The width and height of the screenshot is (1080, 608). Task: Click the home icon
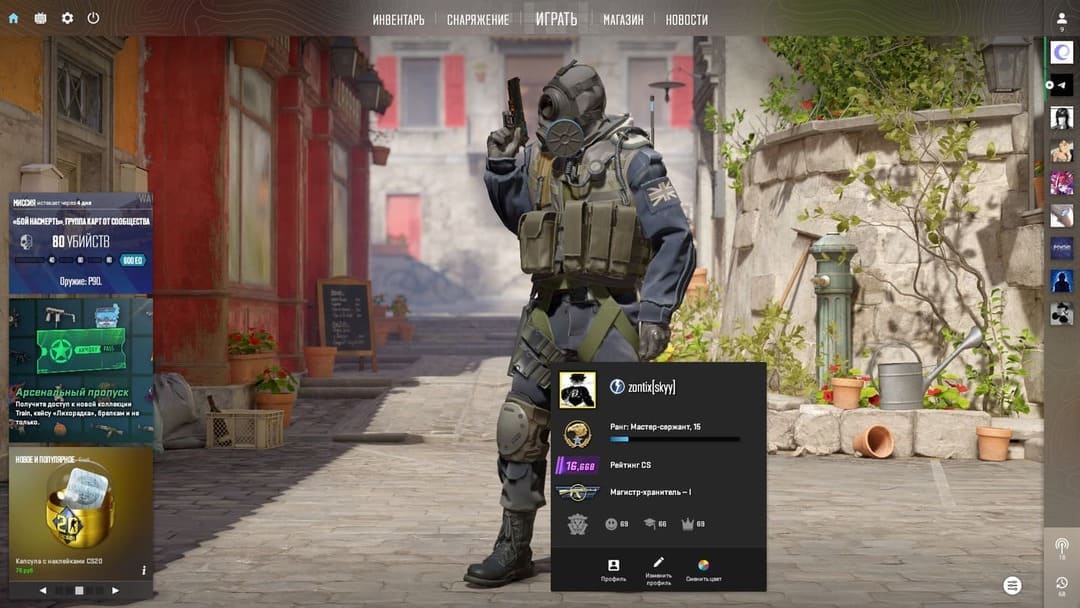click(13, 18)
